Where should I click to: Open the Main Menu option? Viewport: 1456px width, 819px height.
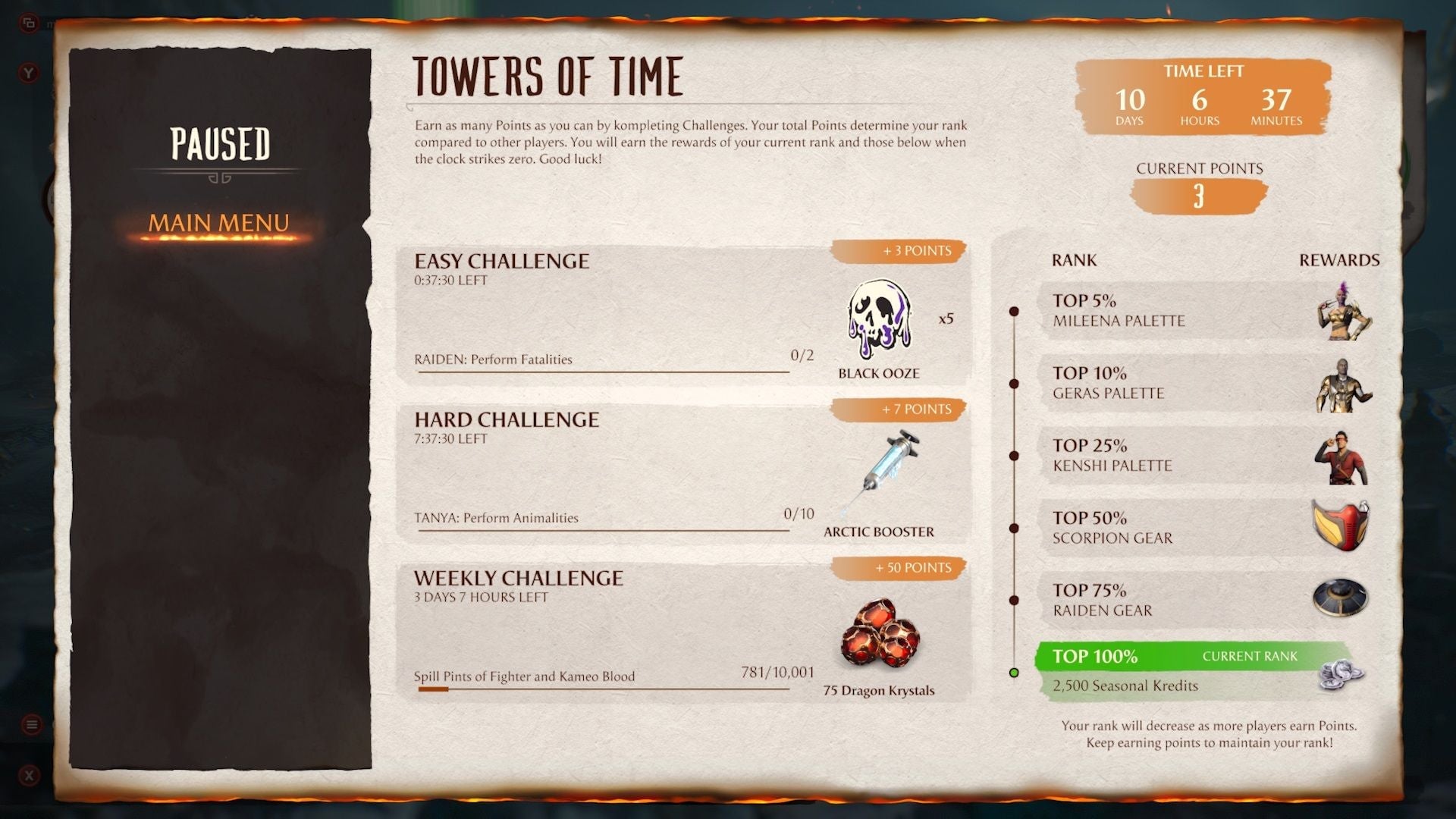point(219,222)
